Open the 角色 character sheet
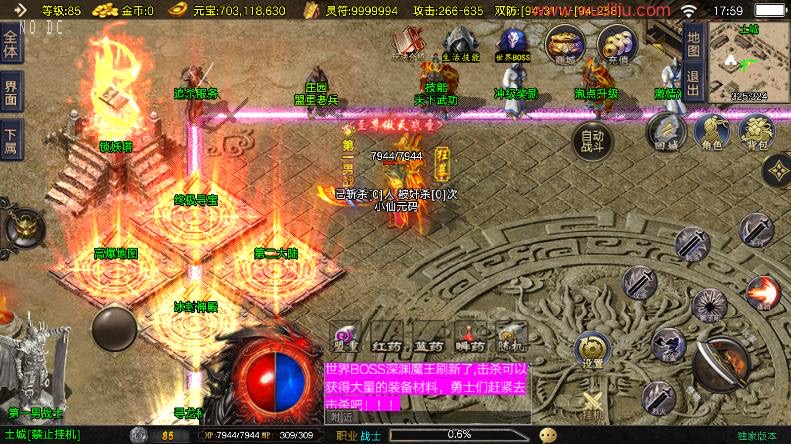This screenshot has width=791, height=444. (x=711, y=131)
